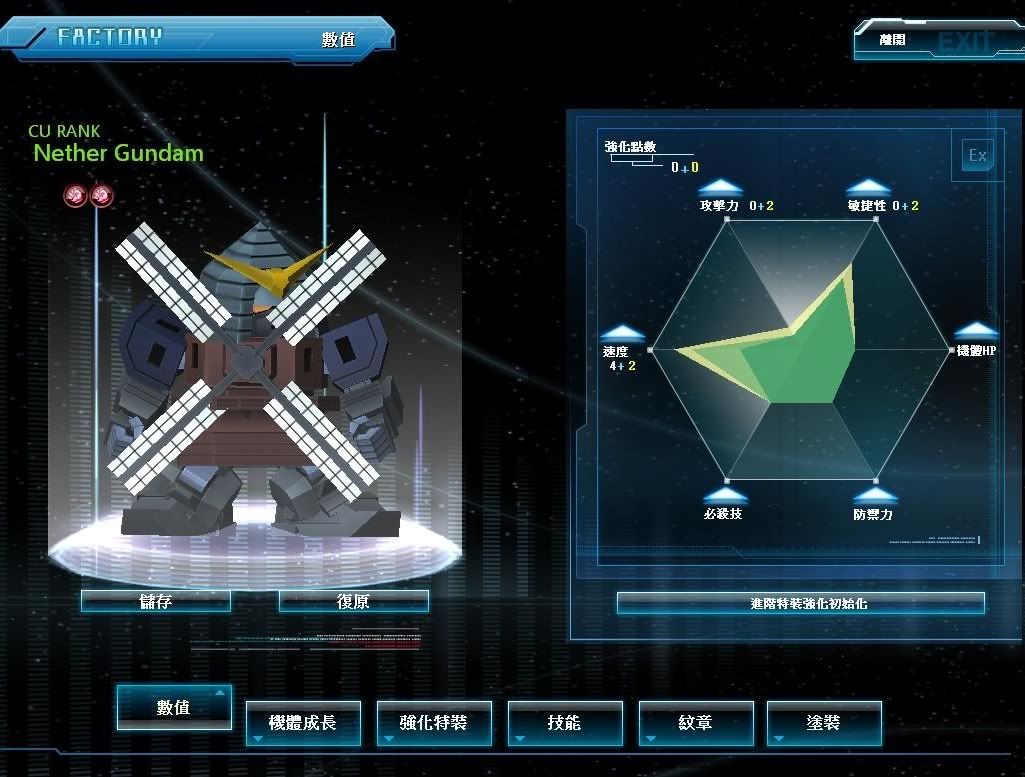Add a point to 速度
The width and height of the screenshot is (1025, 777).
[x=622, y=333]
